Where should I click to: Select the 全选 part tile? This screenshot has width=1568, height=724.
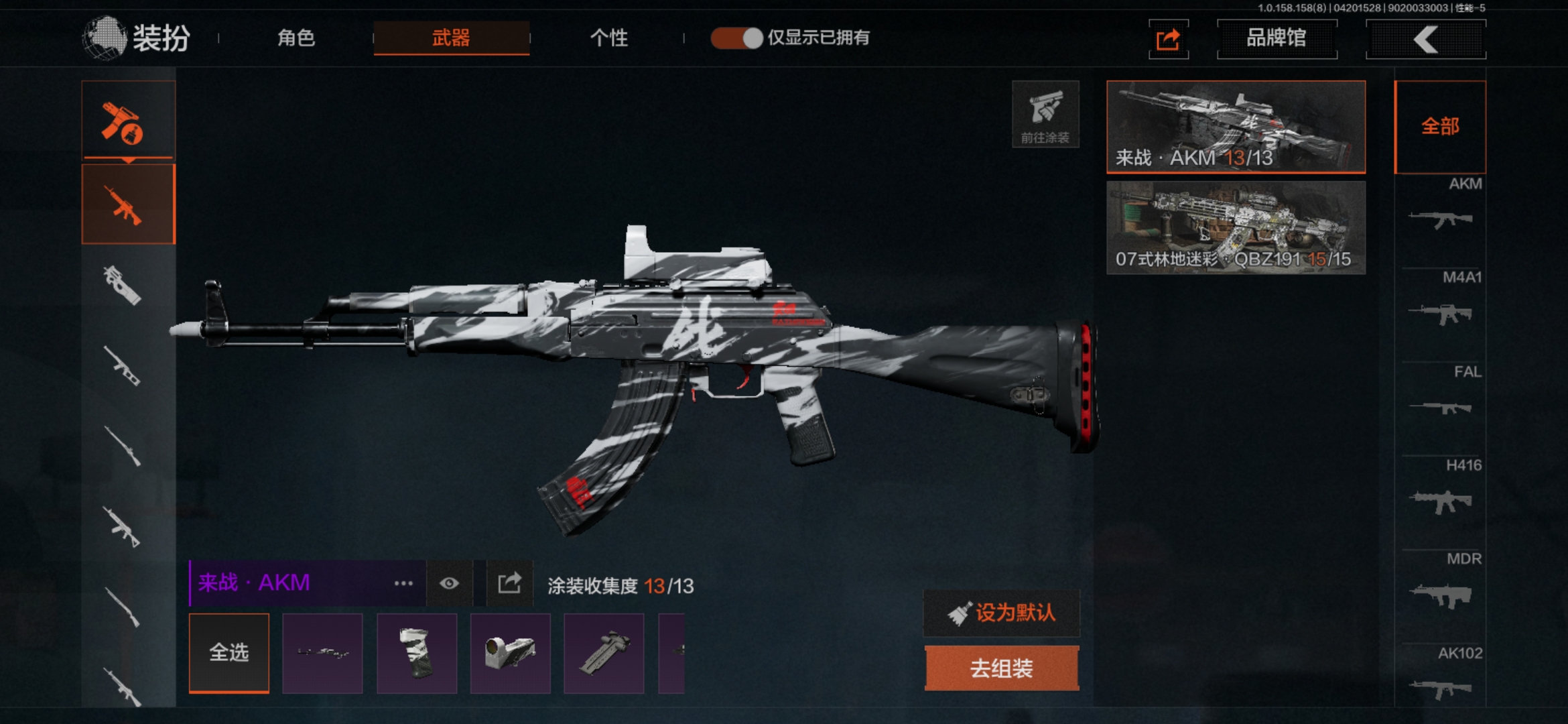click(229, 652)
